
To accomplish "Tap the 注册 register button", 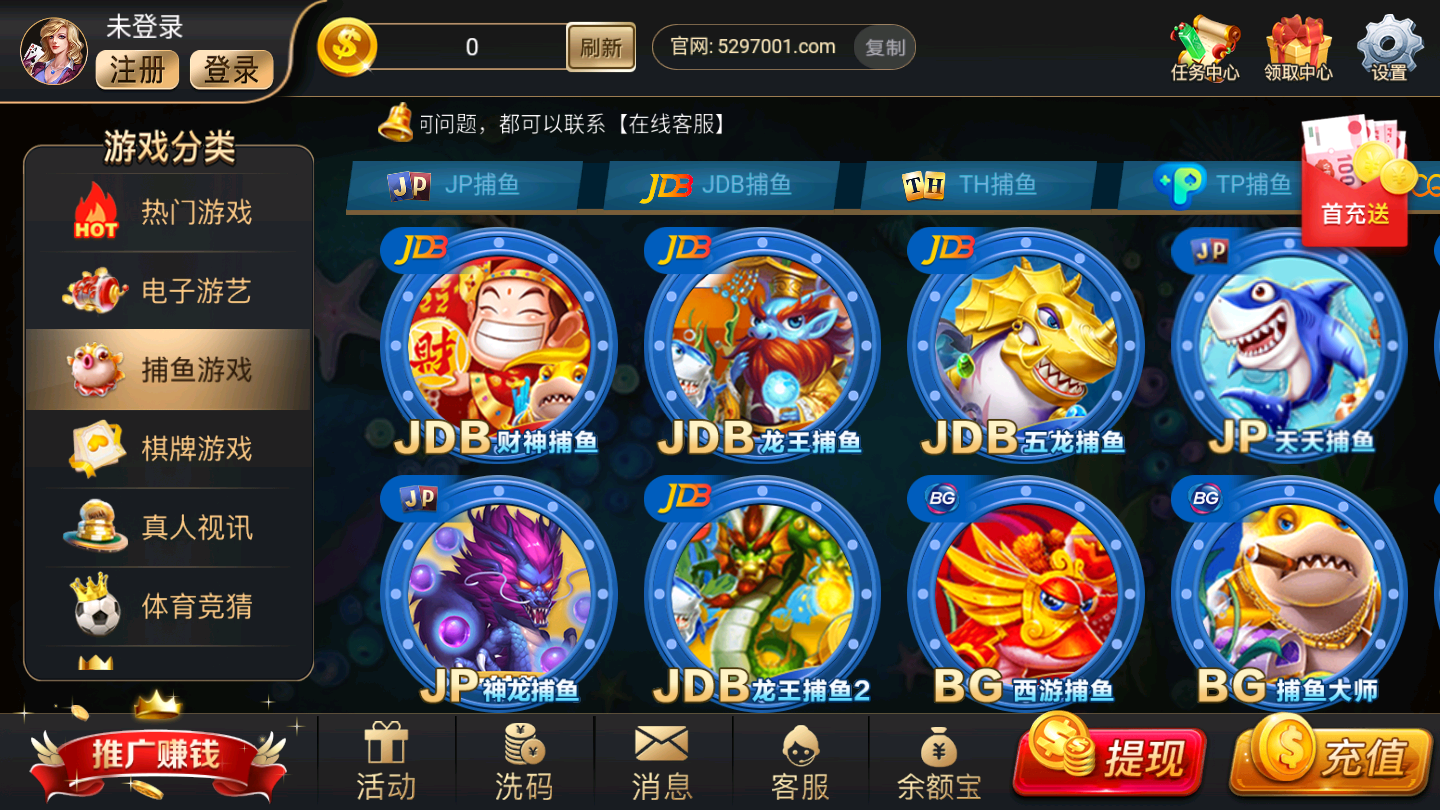I will 137,70.
